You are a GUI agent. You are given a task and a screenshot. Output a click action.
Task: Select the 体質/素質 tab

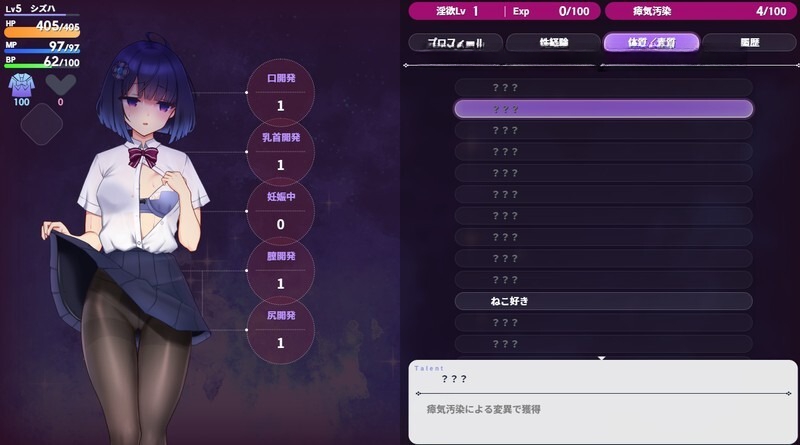click(650, 42)
